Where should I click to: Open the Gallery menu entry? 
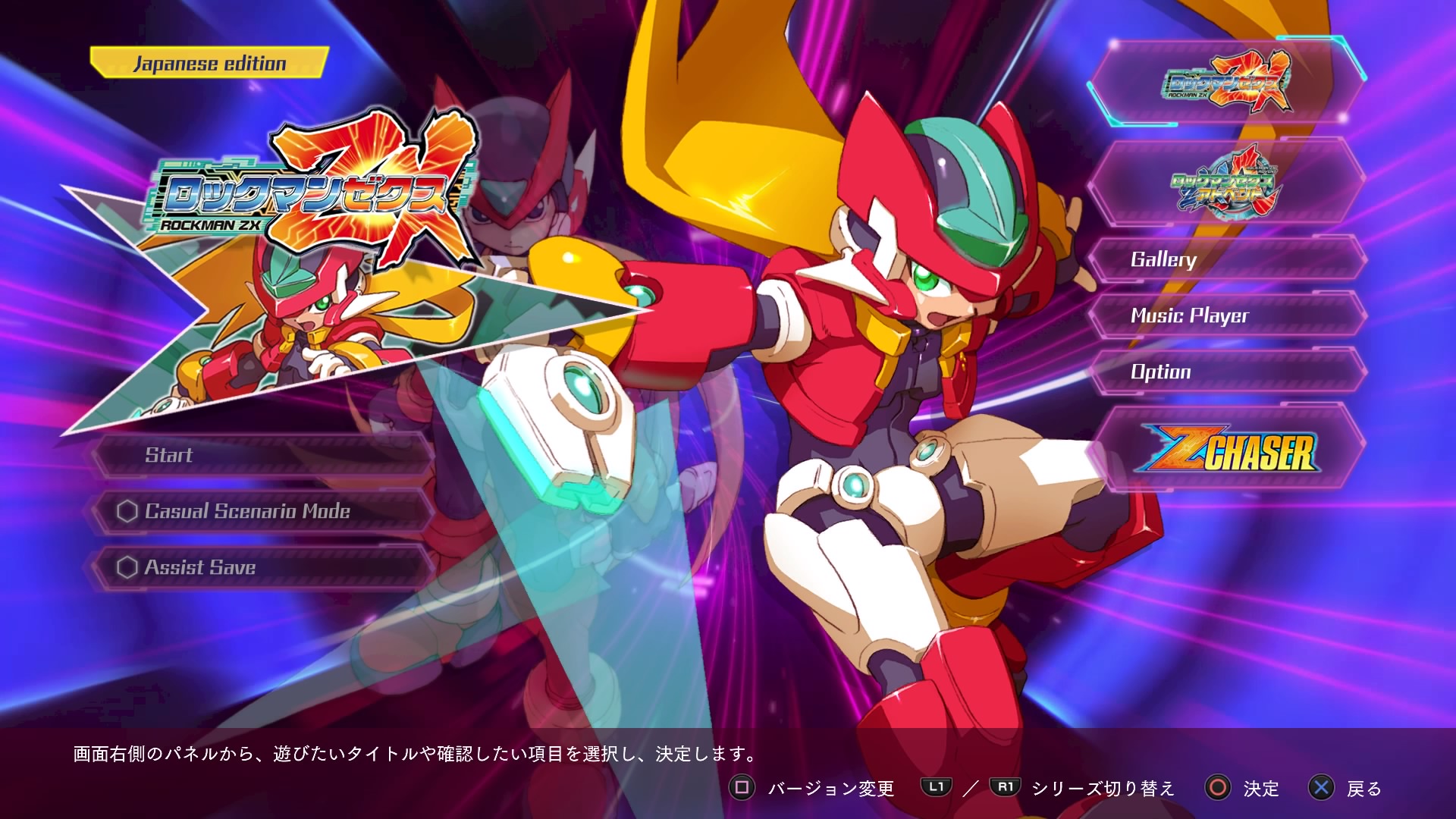pos(1163,260)
